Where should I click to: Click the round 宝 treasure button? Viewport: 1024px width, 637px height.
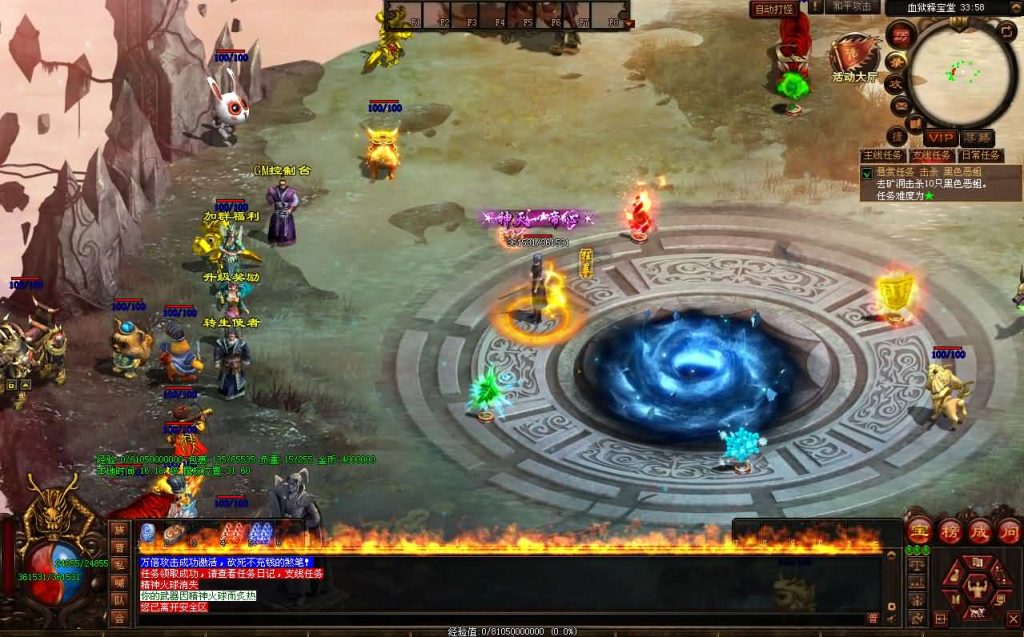[920, 530]
